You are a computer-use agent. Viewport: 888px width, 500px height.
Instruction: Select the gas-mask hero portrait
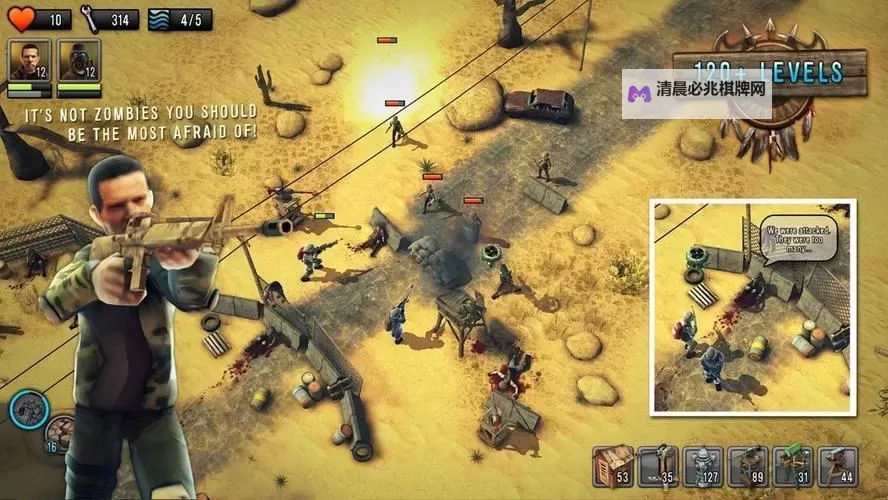pos(79,61)
